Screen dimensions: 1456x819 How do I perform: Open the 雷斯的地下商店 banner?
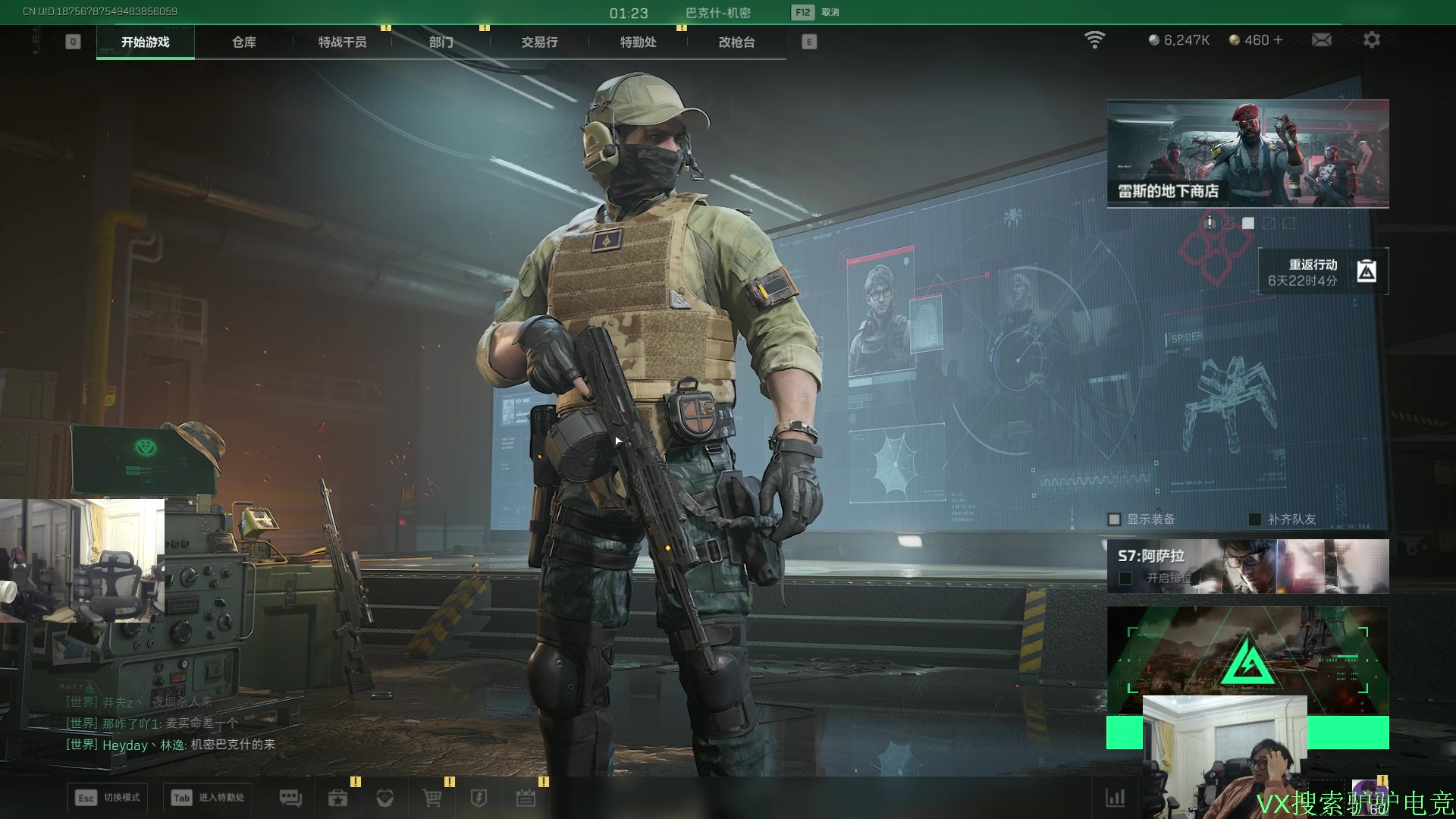pyautogui.click(x=1247, y=153)
